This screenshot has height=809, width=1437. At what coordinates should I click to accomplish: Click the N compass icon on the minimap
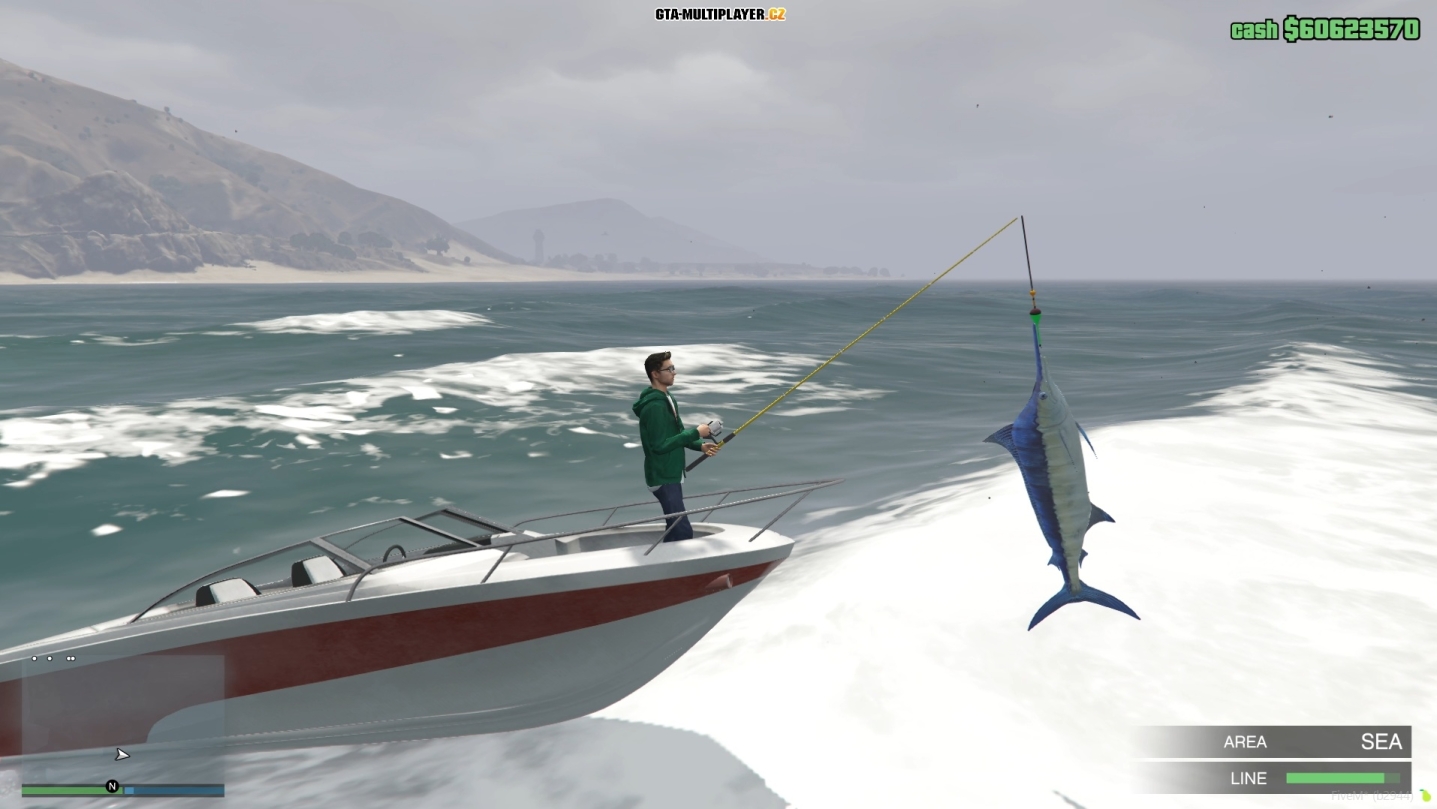point(113,787)
